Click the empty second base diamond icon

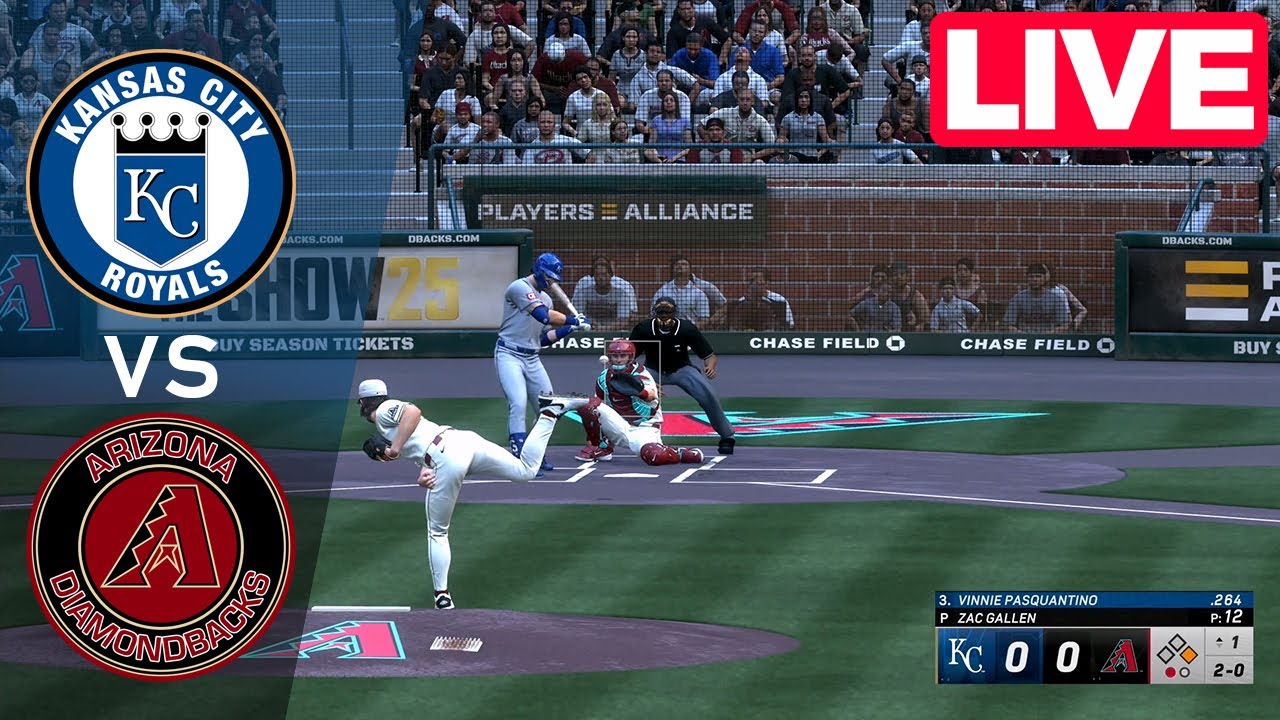coord(1179,642)
